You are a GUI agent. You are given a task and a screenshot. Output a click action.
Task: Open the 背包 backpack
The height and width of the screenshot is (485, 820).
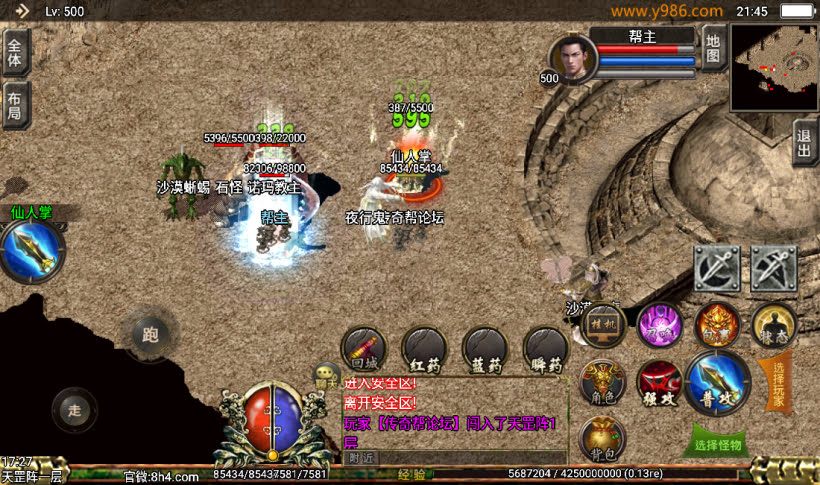pos(603,439)
